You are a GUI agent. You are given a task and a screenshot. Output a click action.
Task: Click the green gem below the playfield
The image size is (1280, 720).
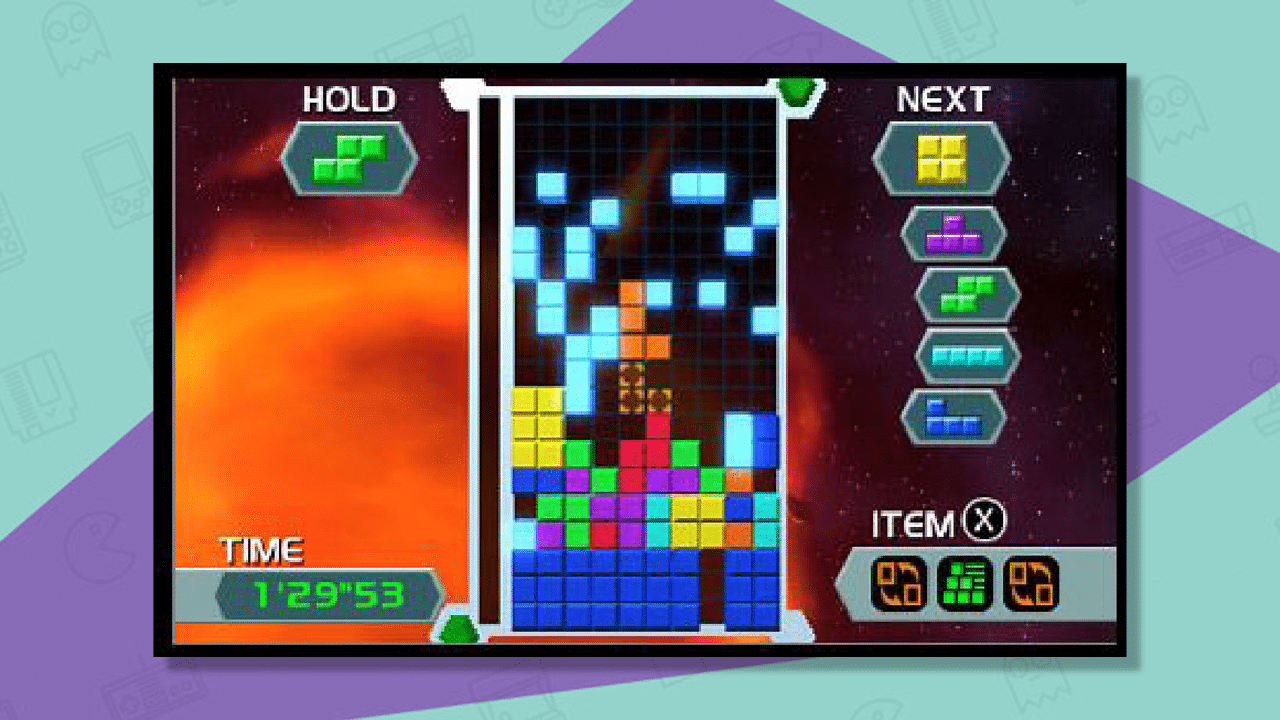[457, 627]
